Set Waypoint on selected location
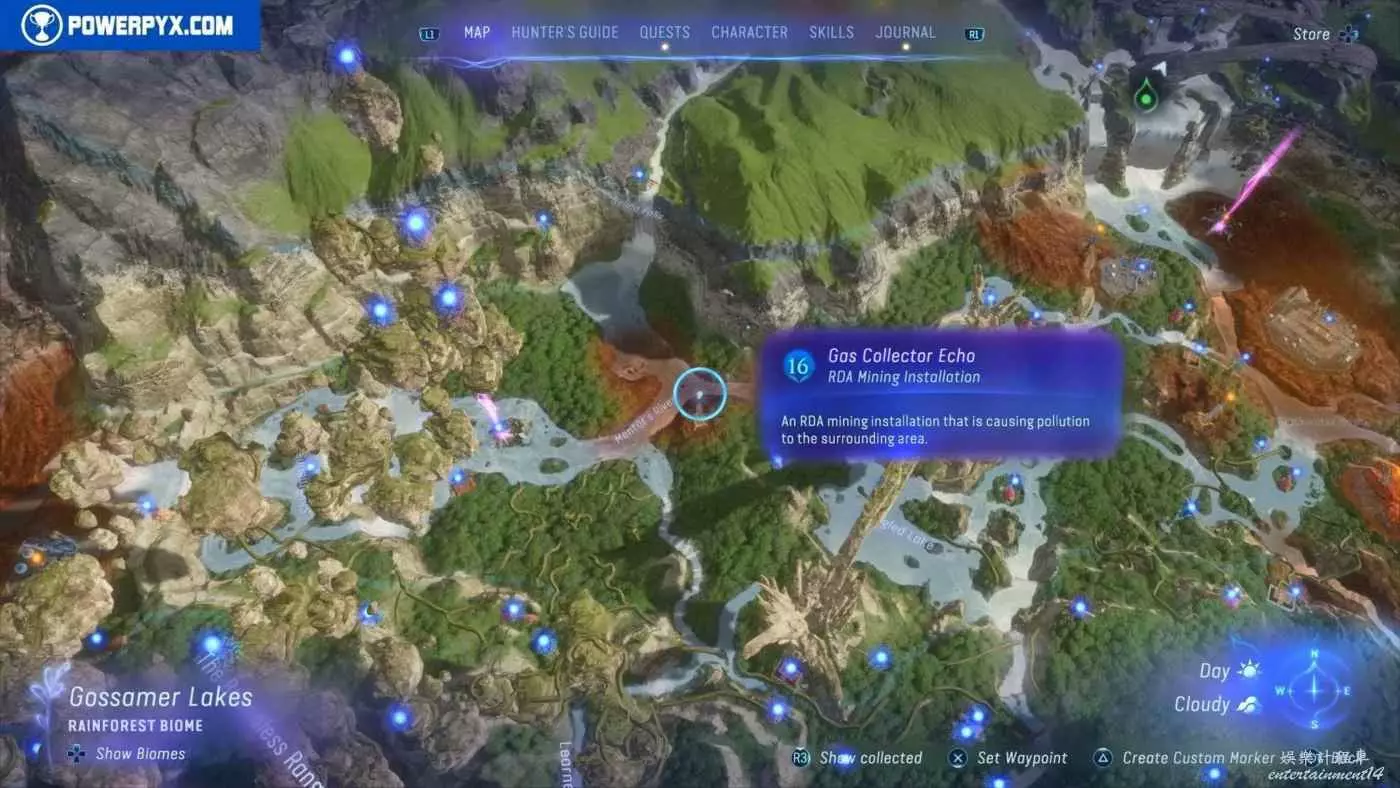Image resolution: width=1400 pixels, height=788 pixels. 1010,758
